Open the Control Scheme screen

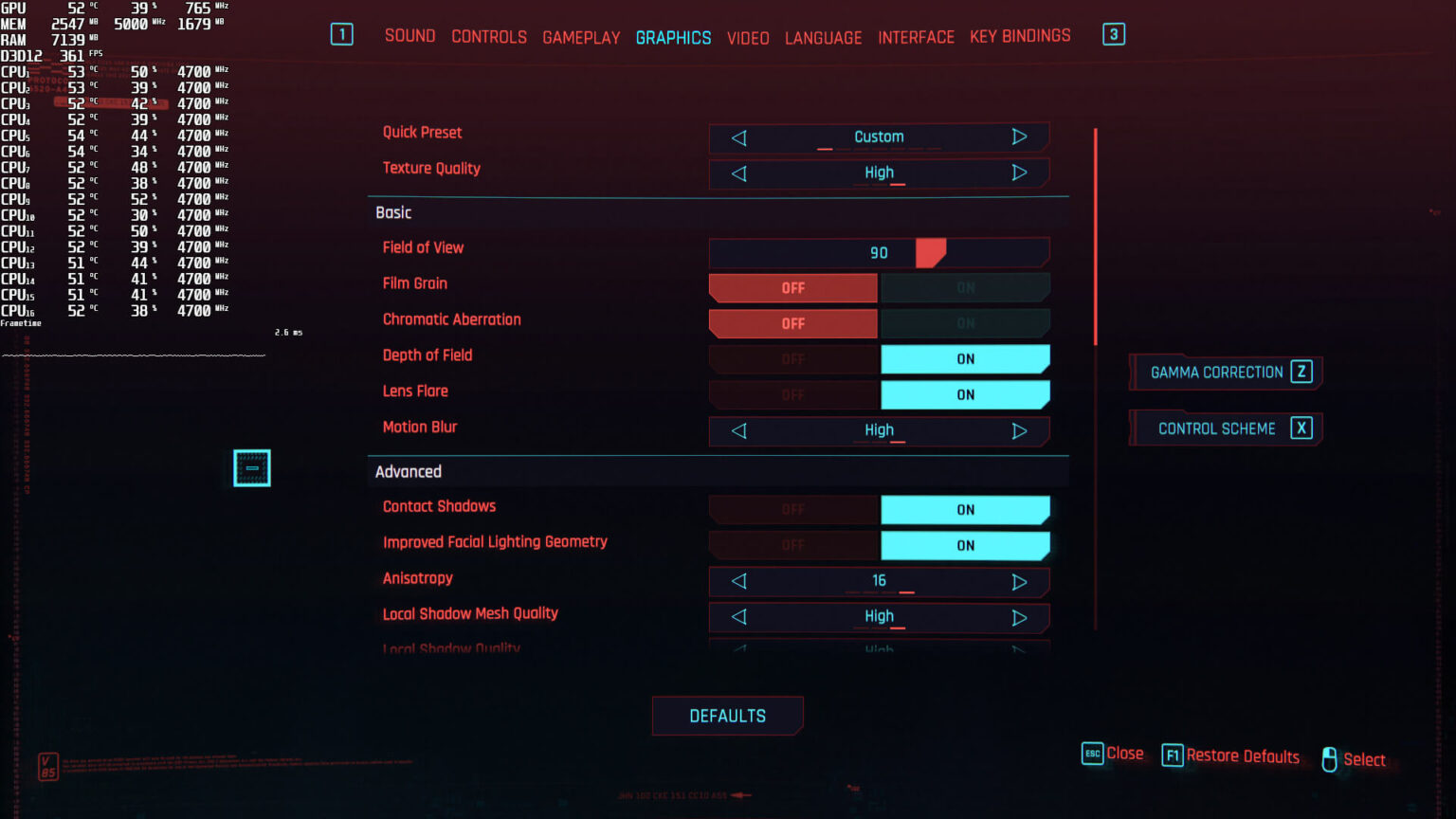(1227, 428)
